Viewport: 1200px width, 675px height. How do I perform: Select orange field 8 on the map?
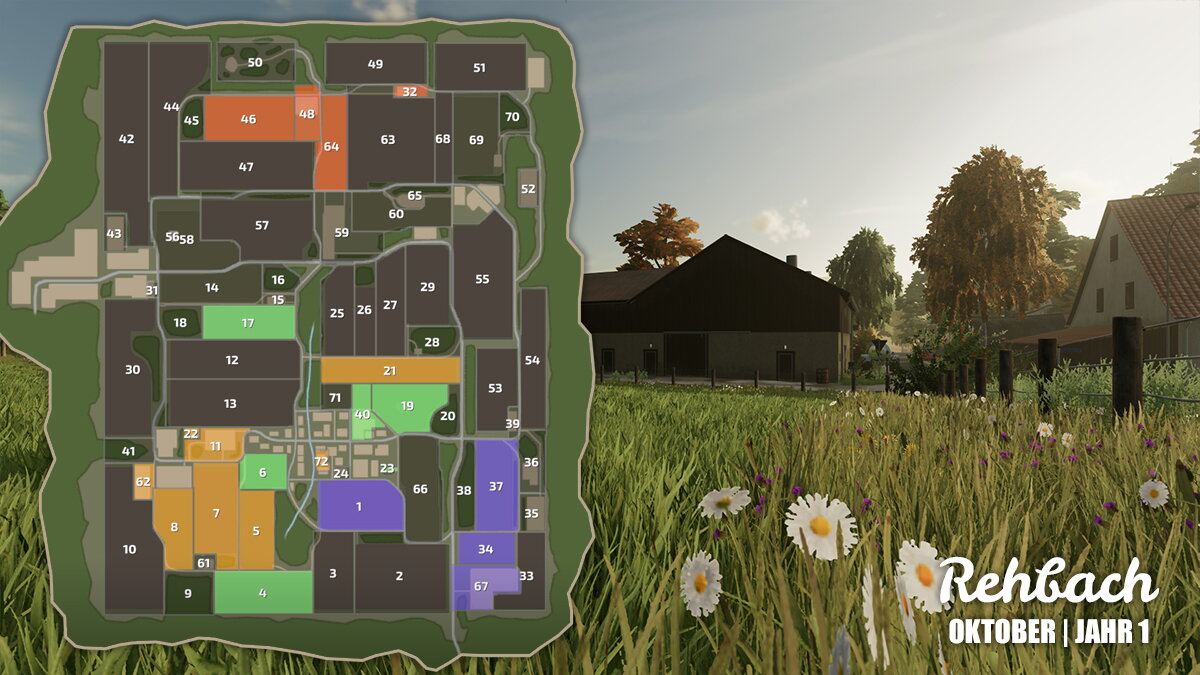point(174,527)
